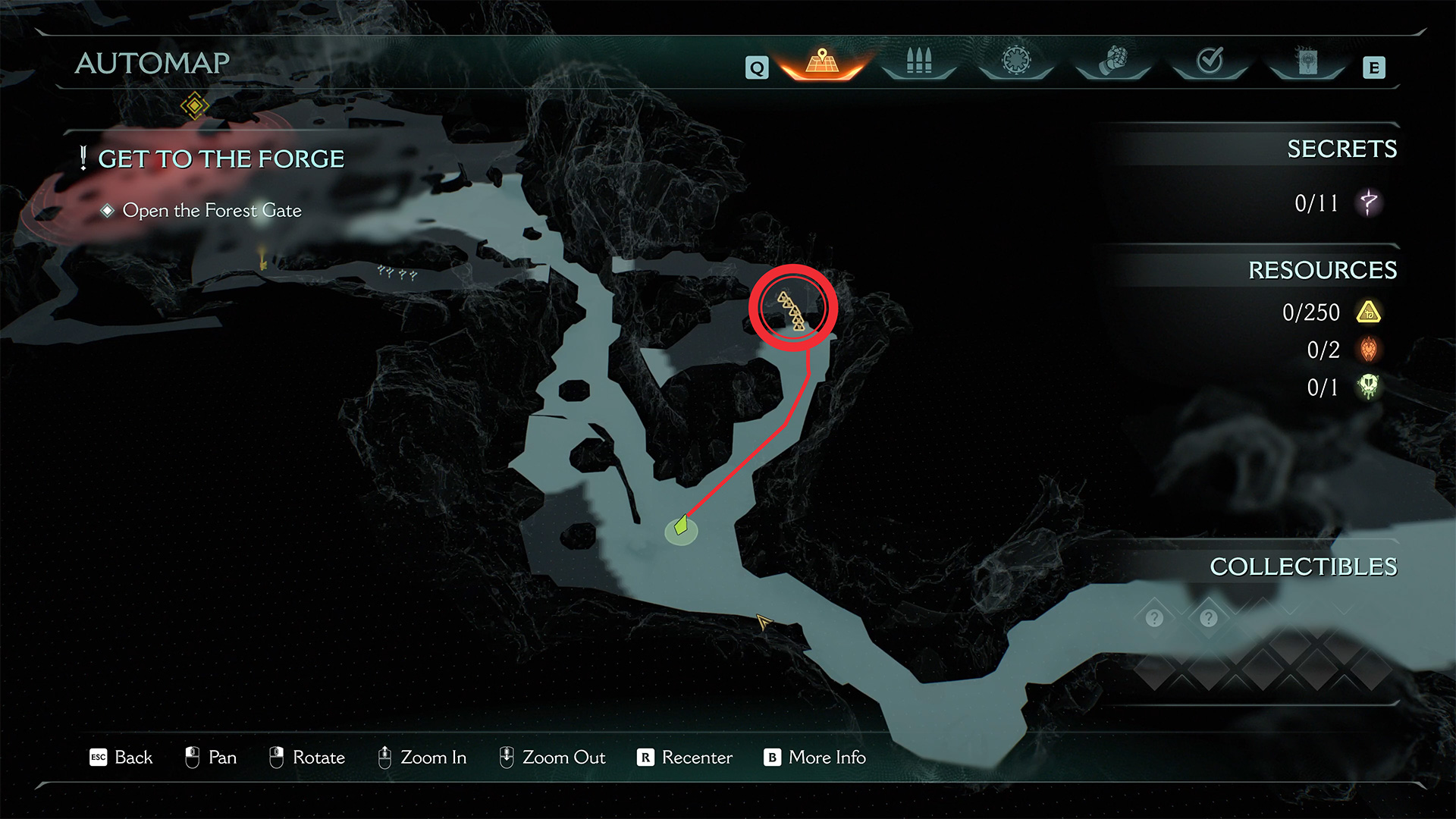Go back from the automap
The height and width of the screenshot is (819, 1456).
click(121, 758)
